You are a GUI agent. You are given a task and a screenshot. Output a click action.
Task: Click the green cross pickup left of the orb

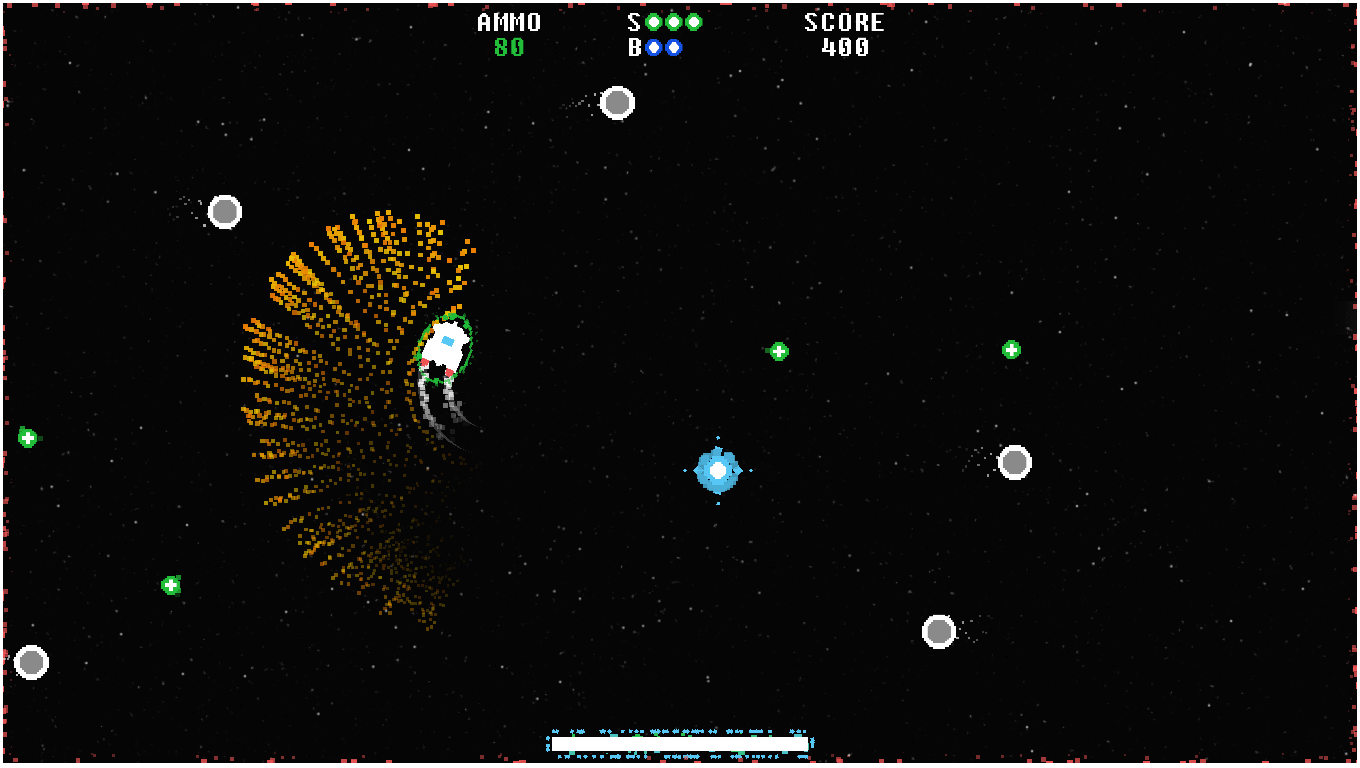pos(778,351)
